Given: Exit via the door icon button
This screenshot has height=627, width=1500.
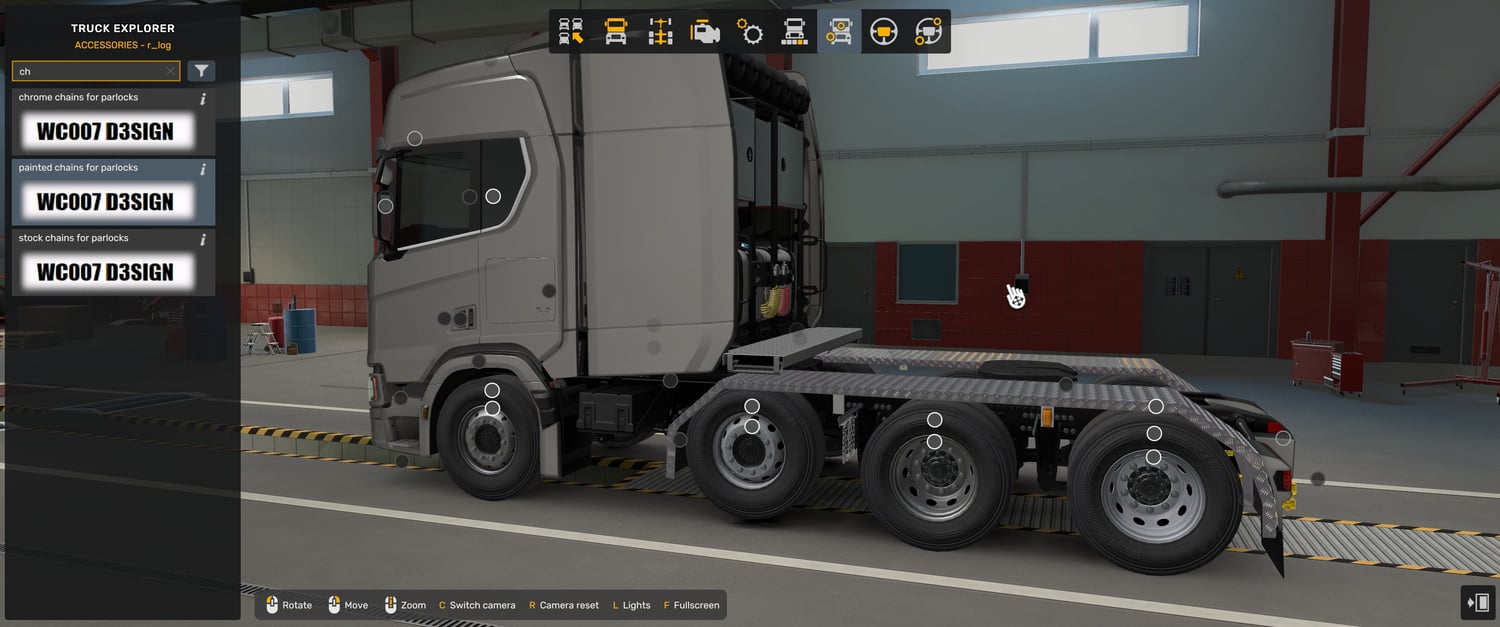Looking at the screenshot, I should pyautogui.click(x=1476, y=602).
